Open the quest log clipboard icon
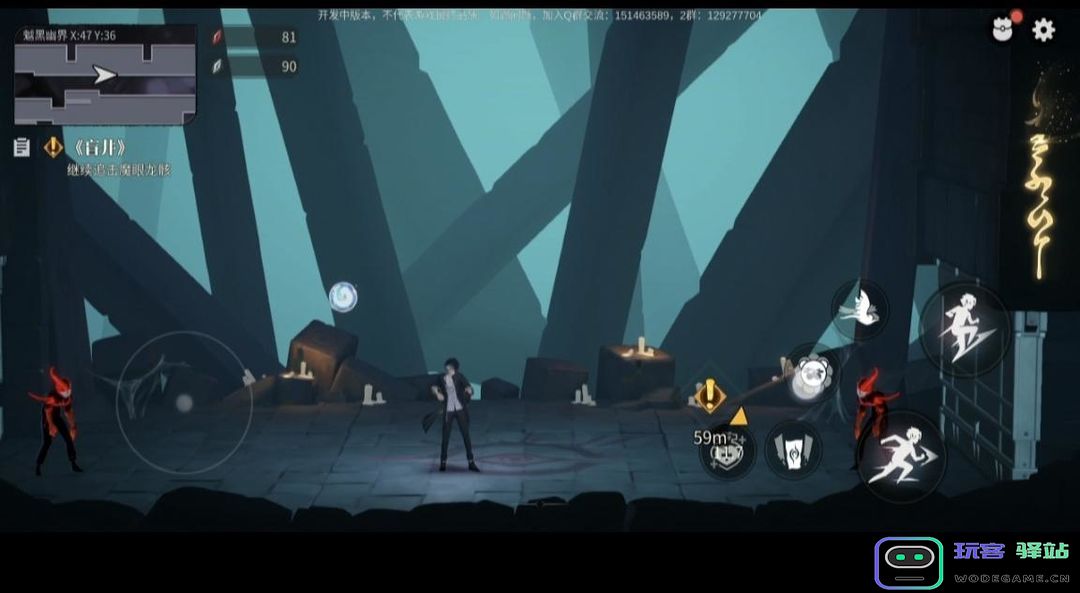Viewport: 1080px width, 593px height. tap(22, 148)
